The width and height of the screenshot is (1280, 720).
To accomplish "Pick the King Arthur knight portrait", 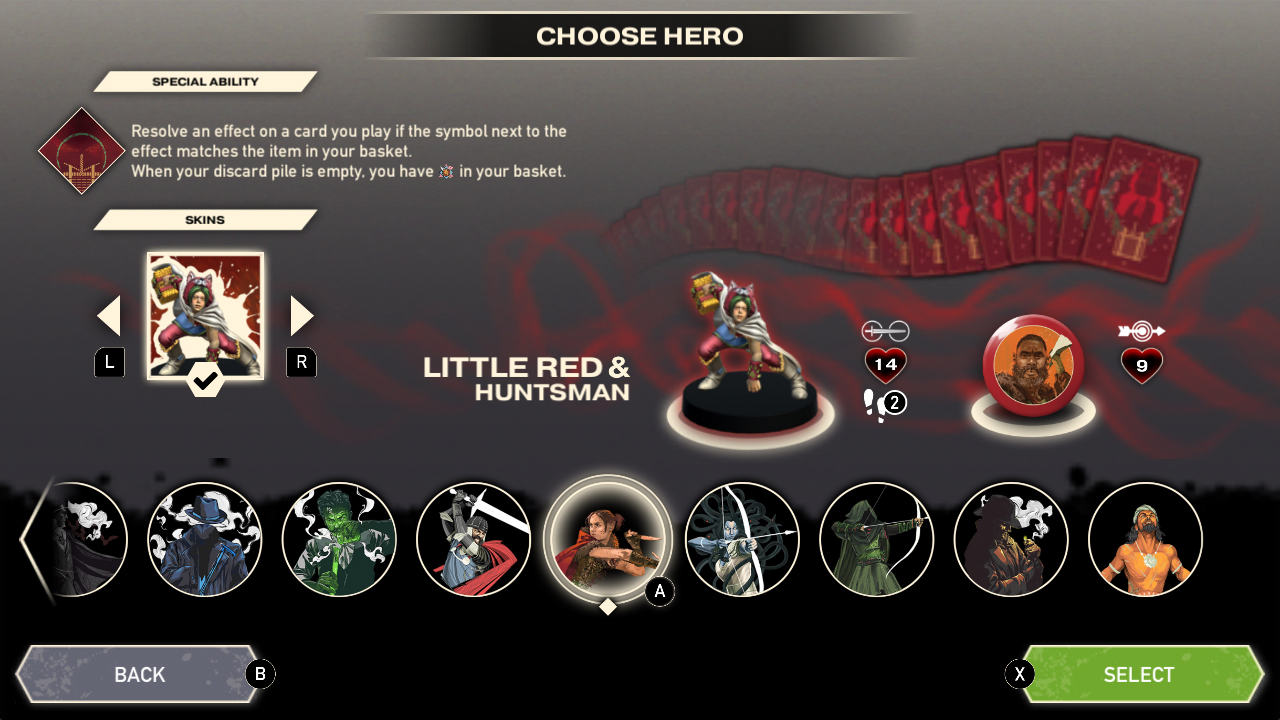I will 474,540.
